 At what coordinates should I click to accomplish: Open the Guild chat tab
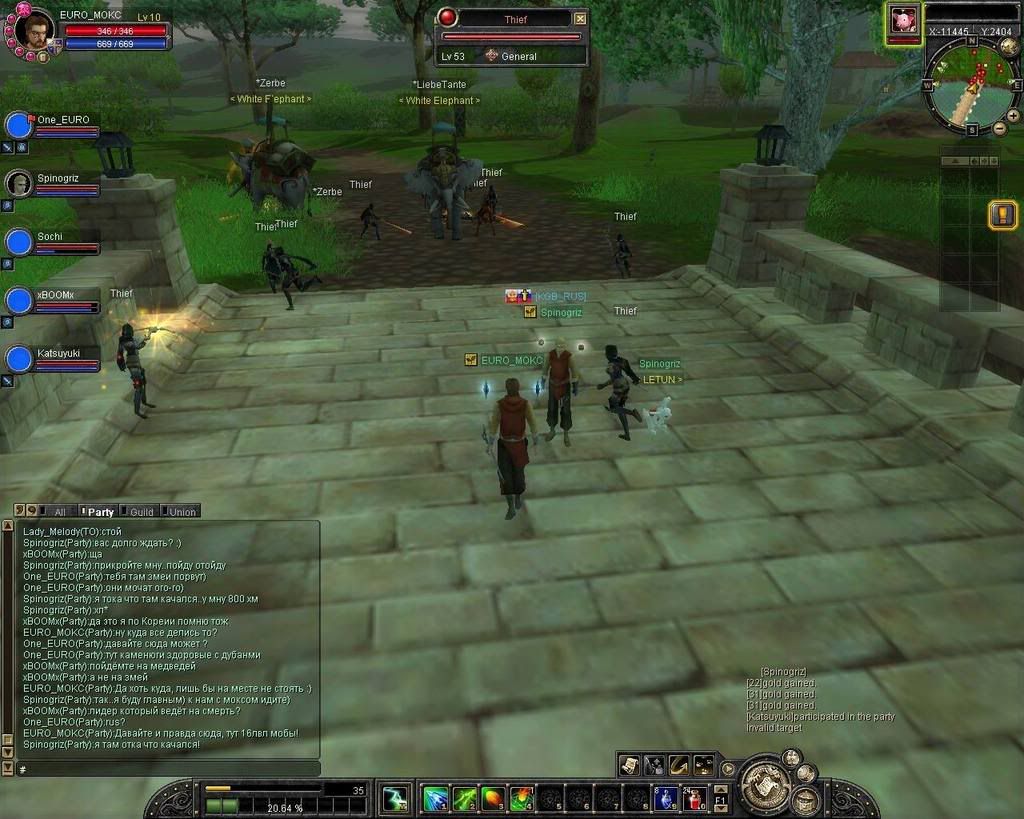[141, 511]
